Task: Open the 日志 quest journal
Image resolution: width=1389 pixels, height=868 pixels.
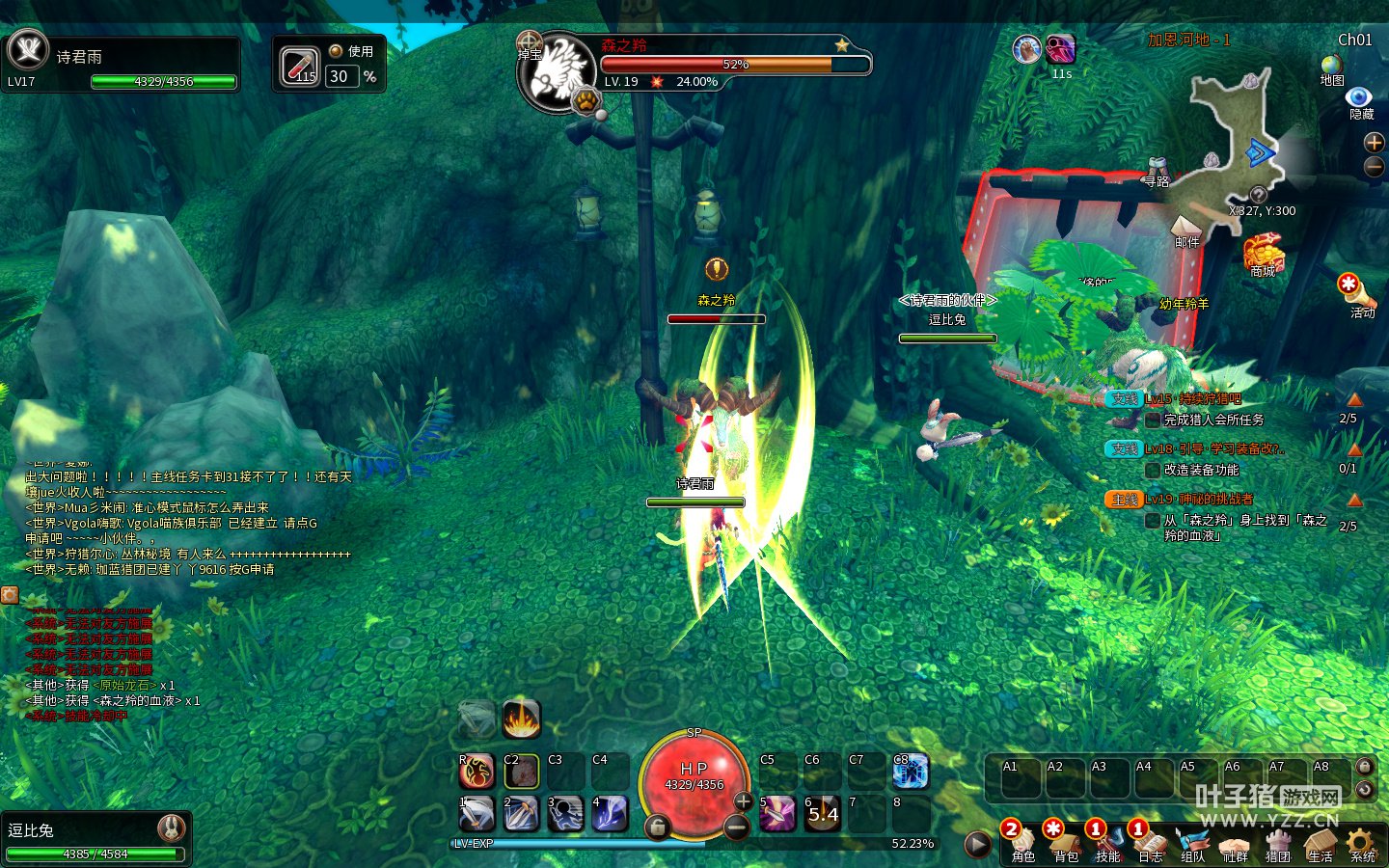Action: coord(1151,843)
